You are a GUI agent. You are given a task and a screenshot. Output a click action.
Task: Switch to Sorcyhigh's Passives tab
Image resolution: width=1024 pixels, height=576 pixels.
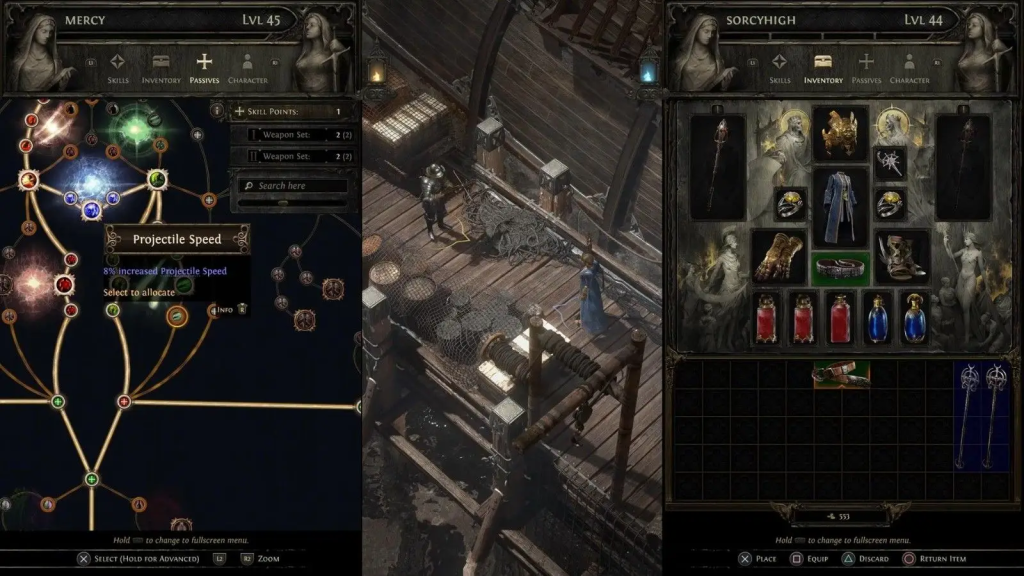tap(866, 66)
